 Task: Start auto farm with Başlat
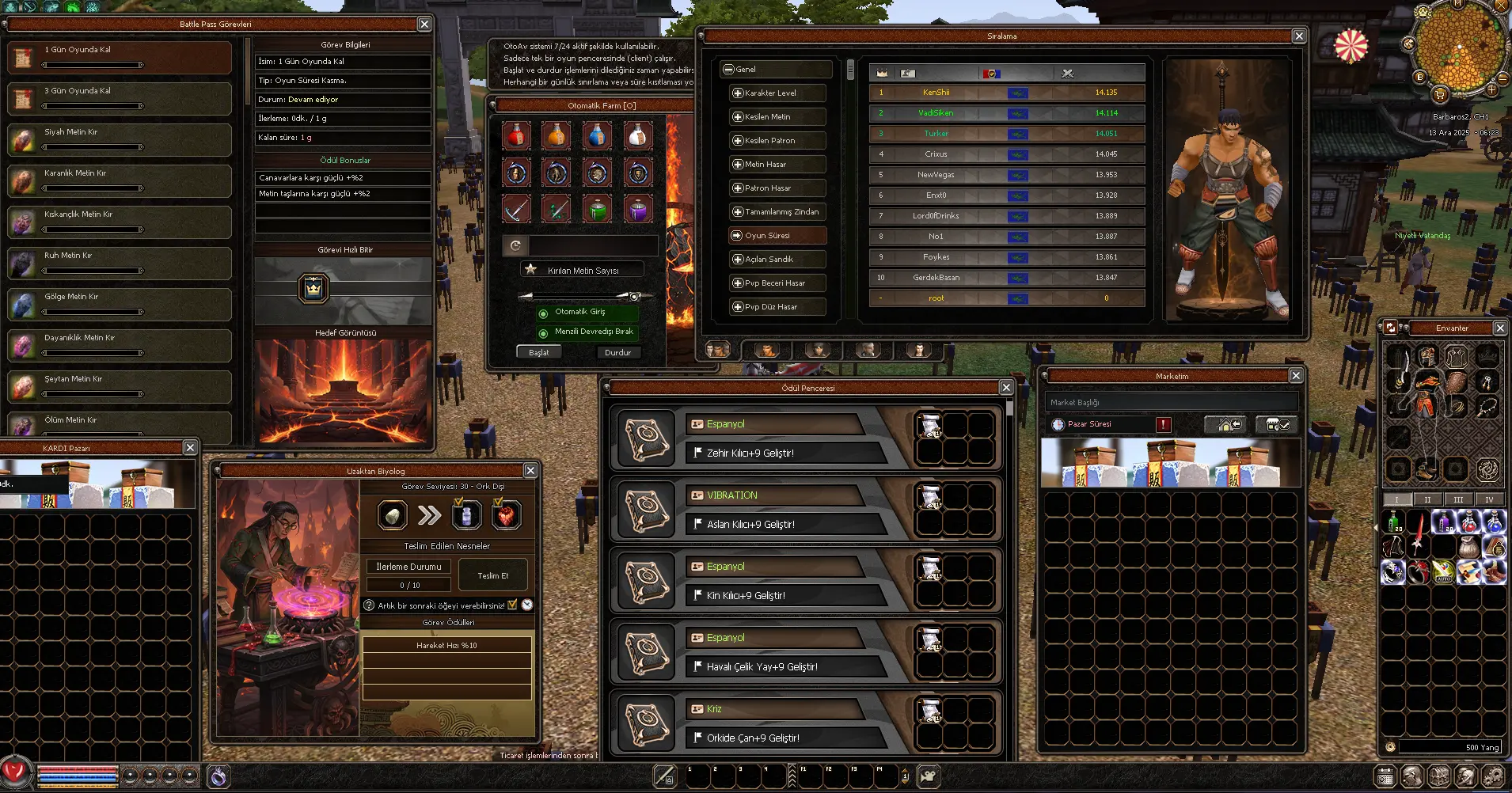[x=538, y=352]
